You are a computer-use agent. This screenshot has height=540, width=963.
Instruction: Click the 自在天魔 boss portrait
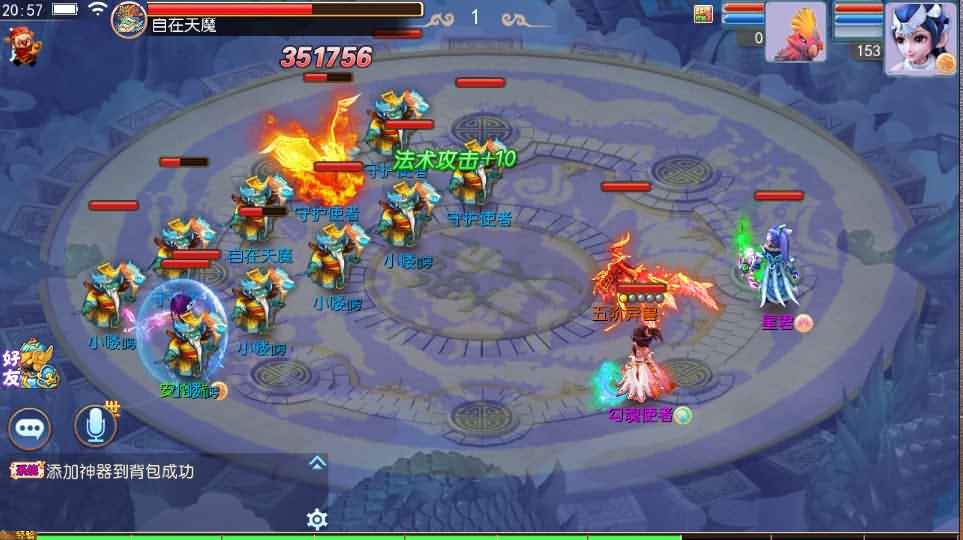(x=129, y=19)
